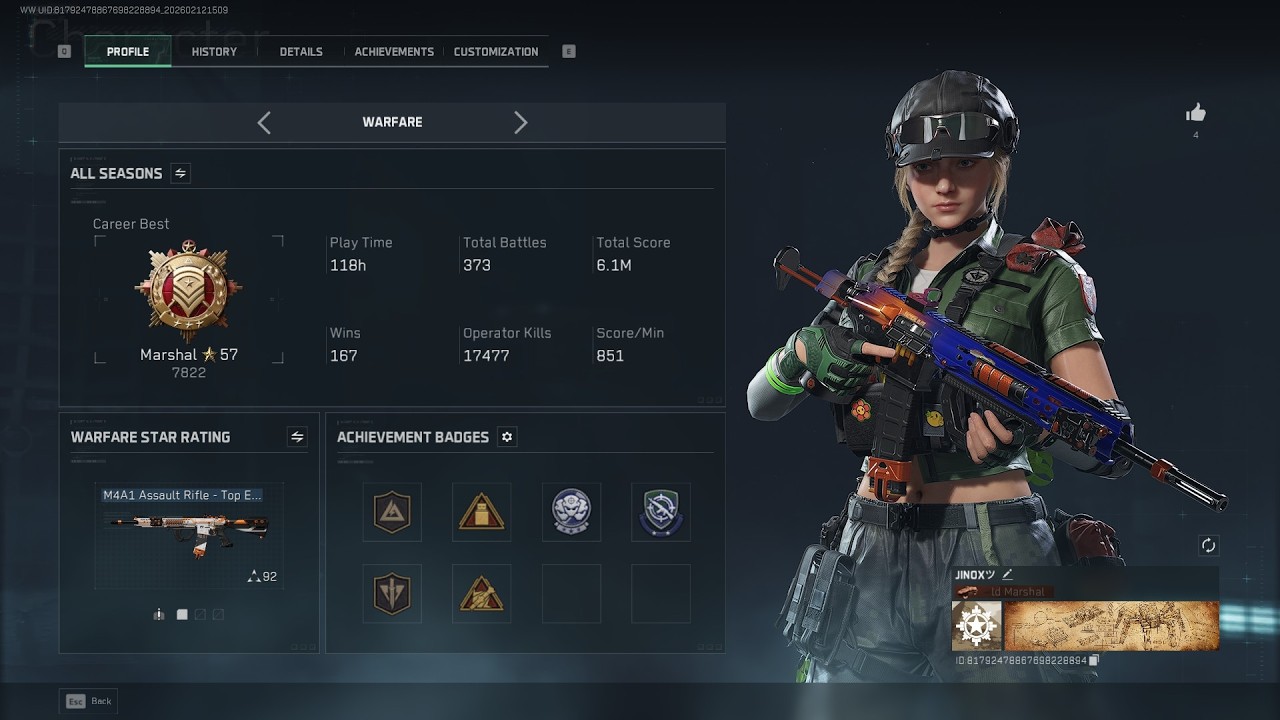Go back using the Back button

pyautogui.click(x=89, y=701)
